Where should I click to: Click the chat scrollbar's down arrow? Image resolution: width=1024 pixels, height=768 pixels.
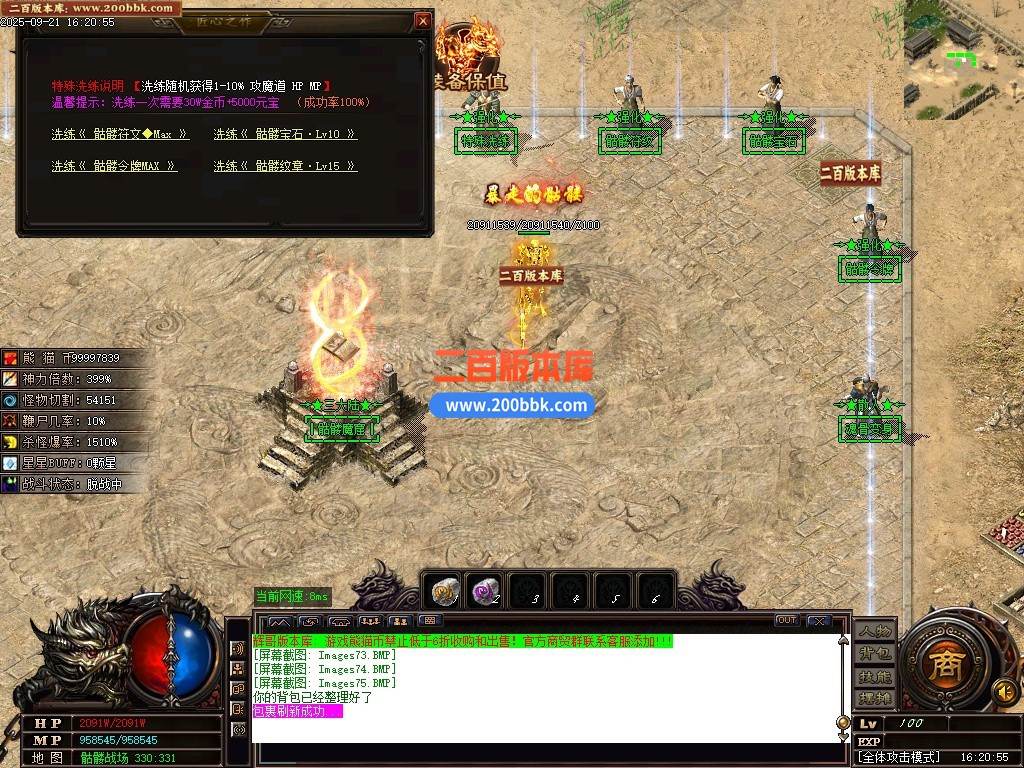(843, 736)
